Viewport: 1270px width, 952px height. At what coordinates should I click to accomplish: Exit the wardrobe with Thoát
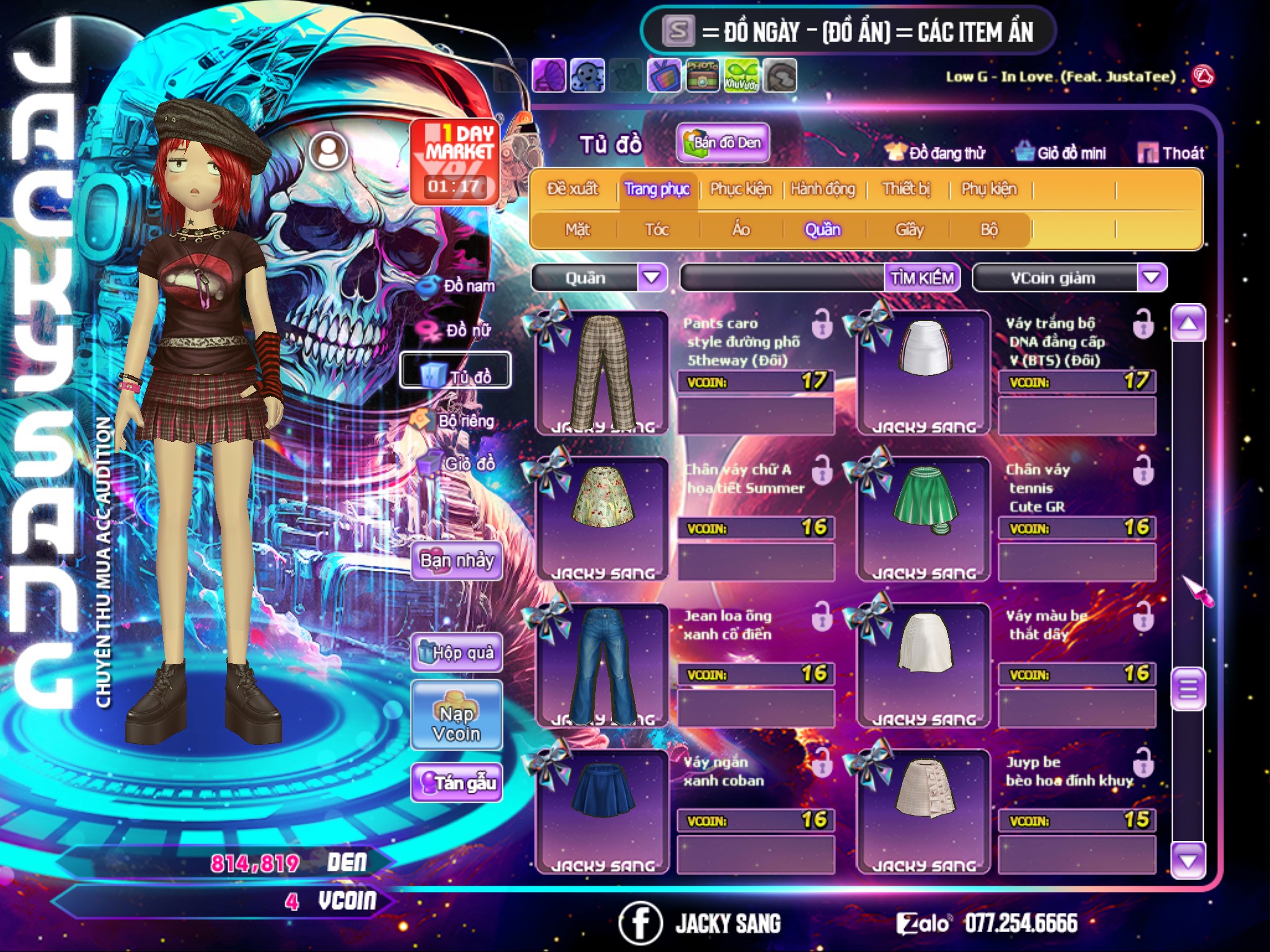pyautogui.click(x=1171, y=153)
